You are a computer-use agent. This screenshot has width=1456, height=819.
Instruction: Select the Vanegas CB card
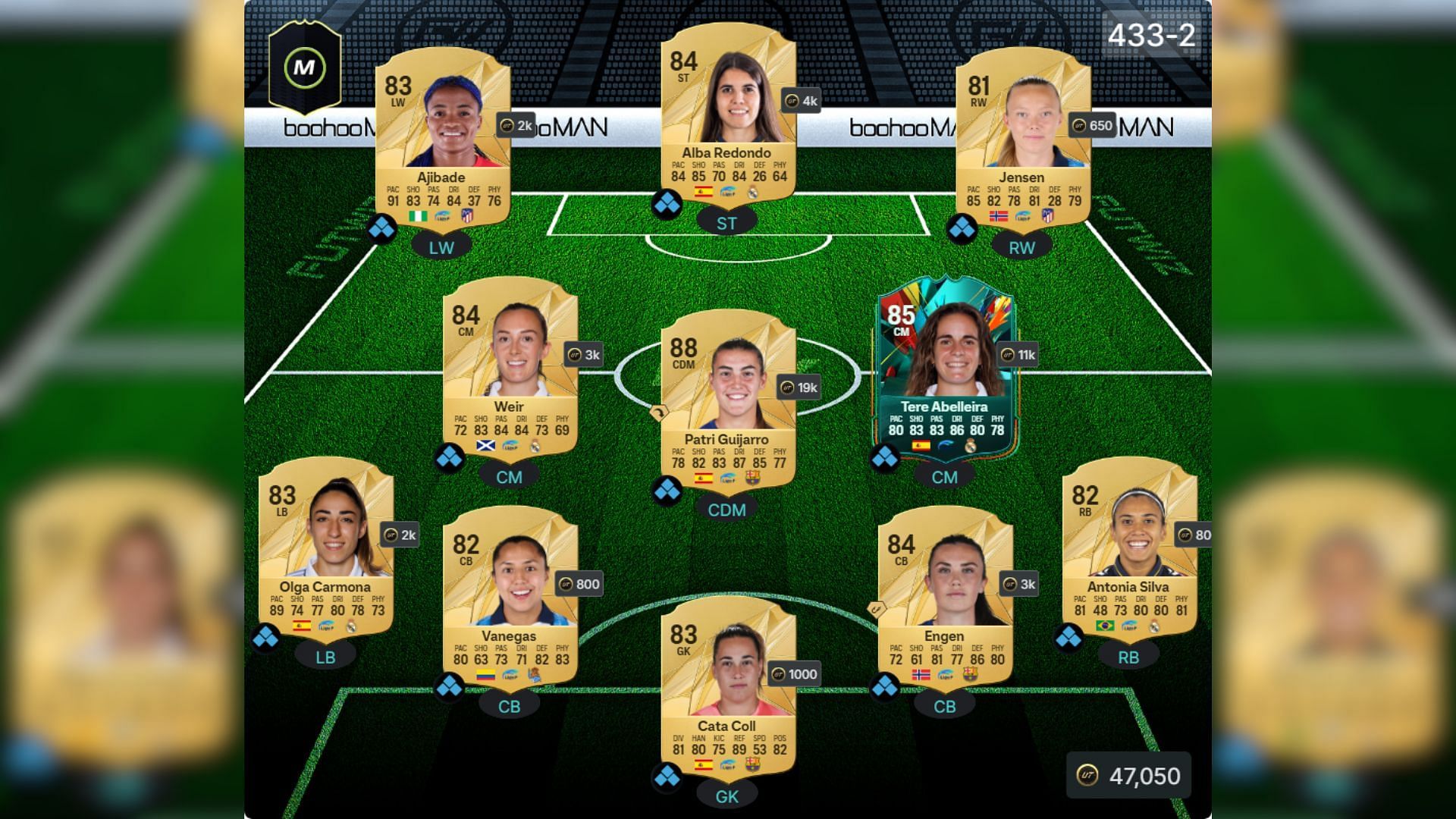point(510,595)
